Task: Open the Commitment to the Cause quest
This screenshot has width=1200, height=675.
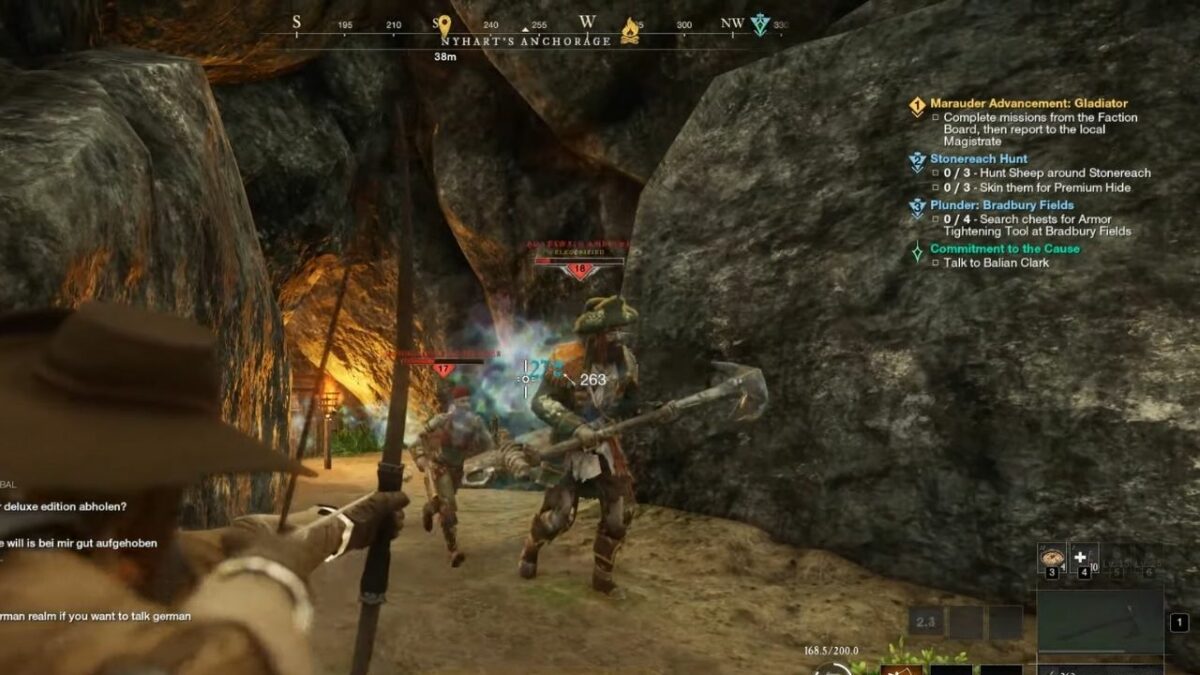Action: pos(1004,248)
